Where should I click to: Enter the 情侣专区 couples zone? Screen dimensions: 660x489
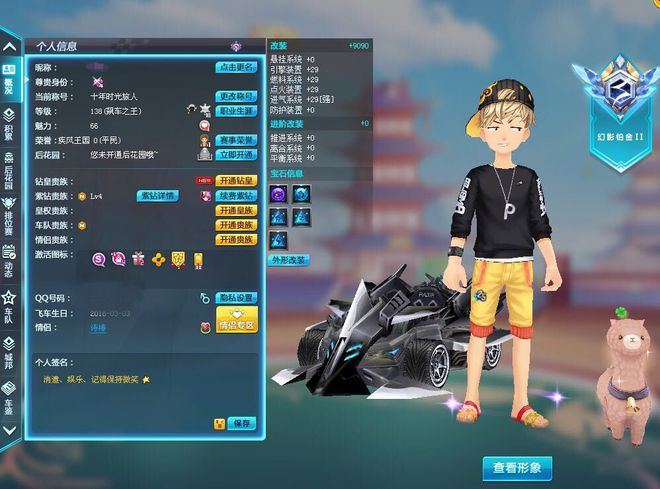click(x=236, y=321)
